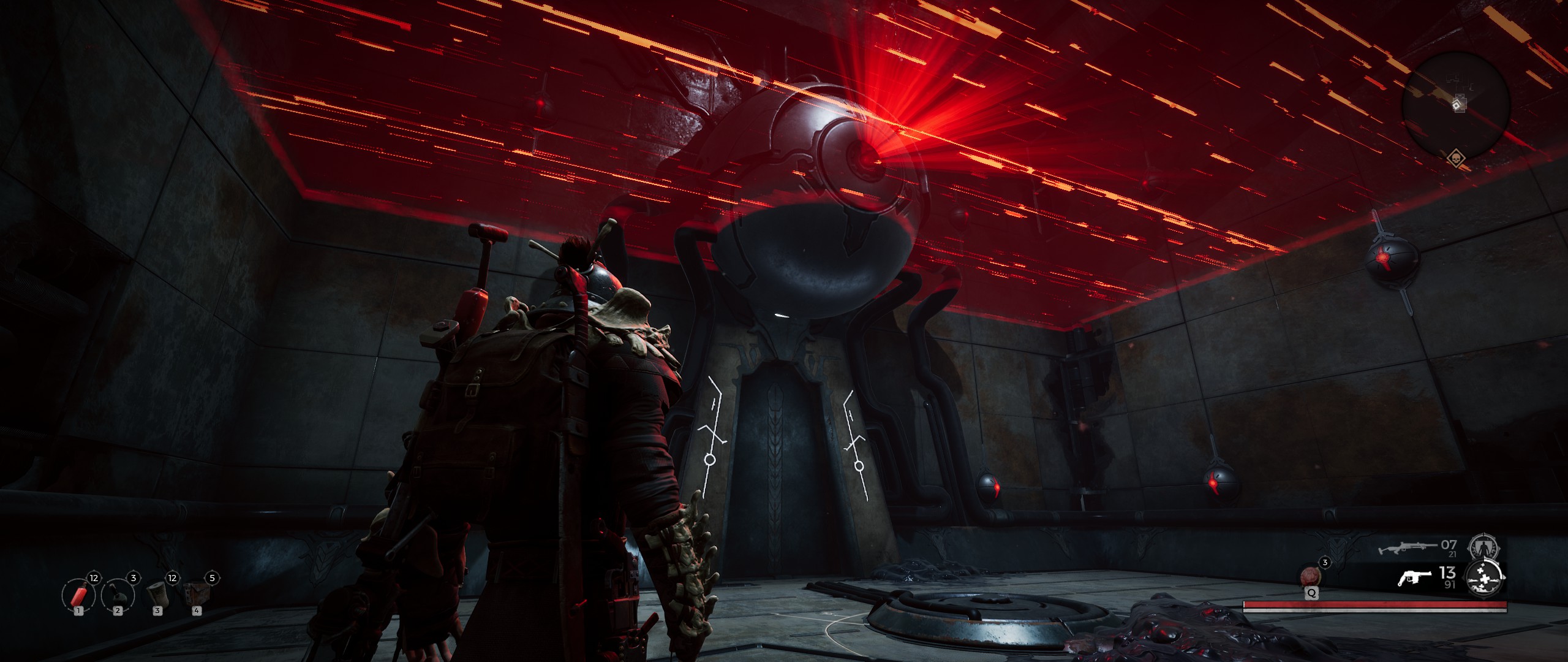Select the red vial consumable slot
Screen dimensions: 1568x662
(x=78, y=595)
